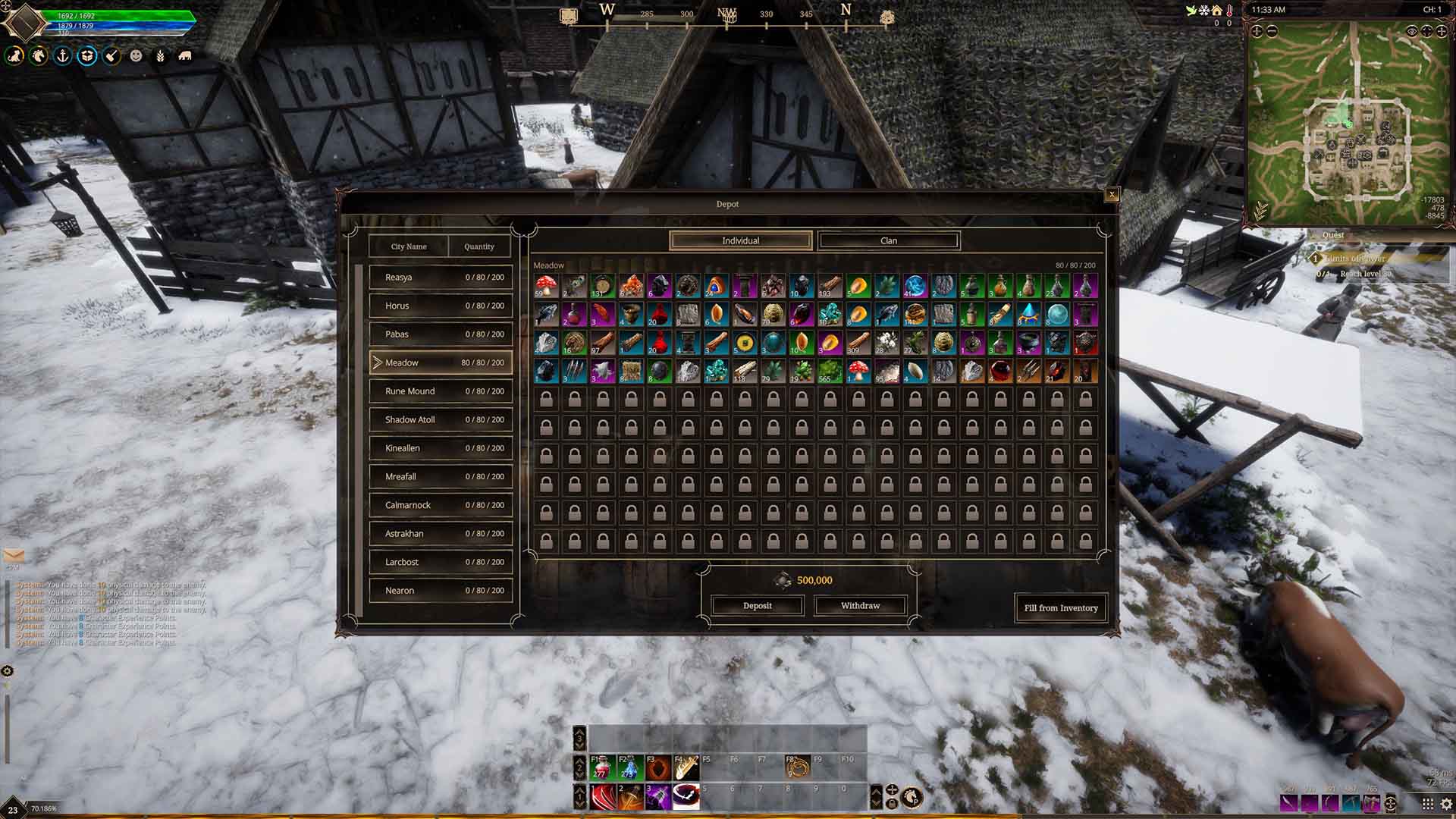Close the Depot window
The width and height of the screenshot is (1456, 819).
(1112, 195)
